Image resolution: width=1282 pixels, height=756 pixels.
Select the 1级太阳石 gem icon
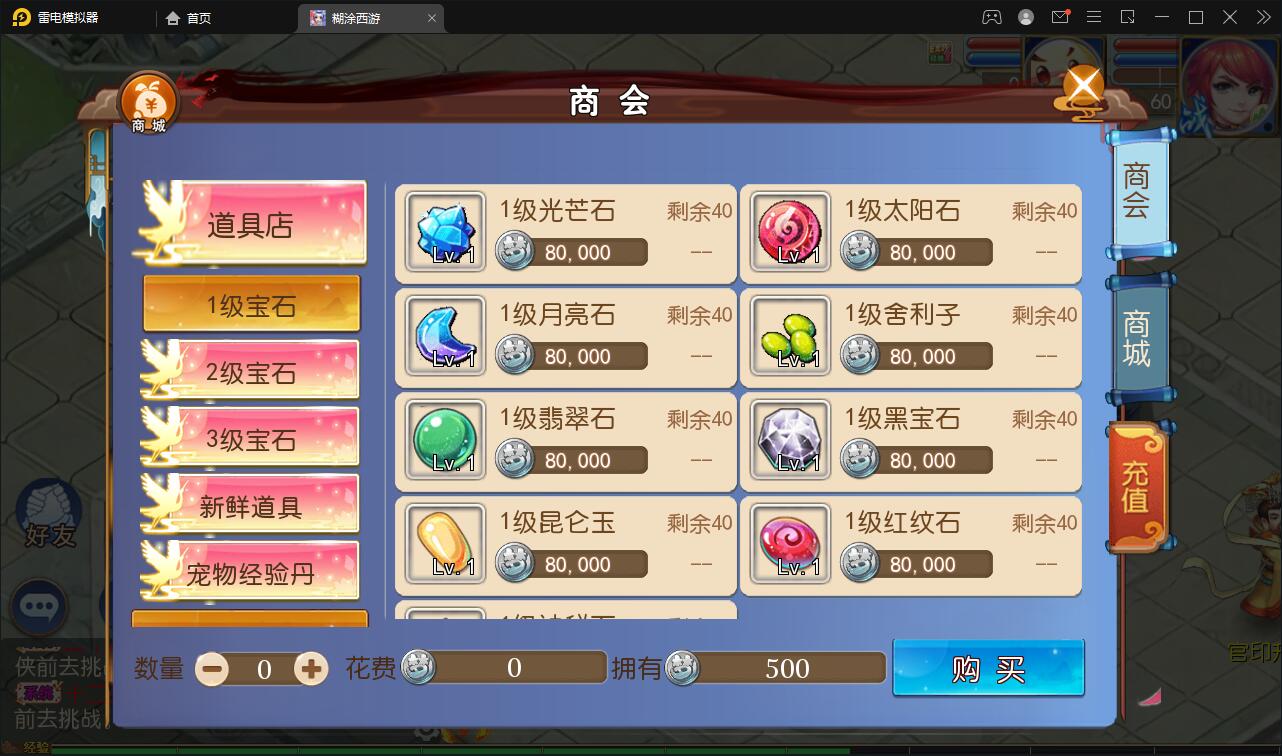pos(789,233)
